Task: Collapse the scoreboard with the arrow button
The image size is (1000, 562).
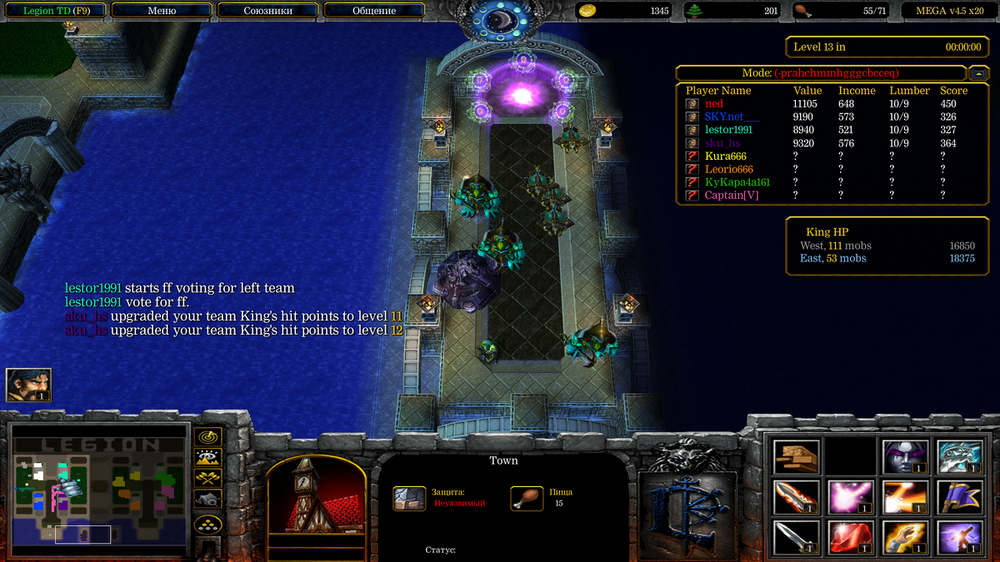Action: [978, 73]
